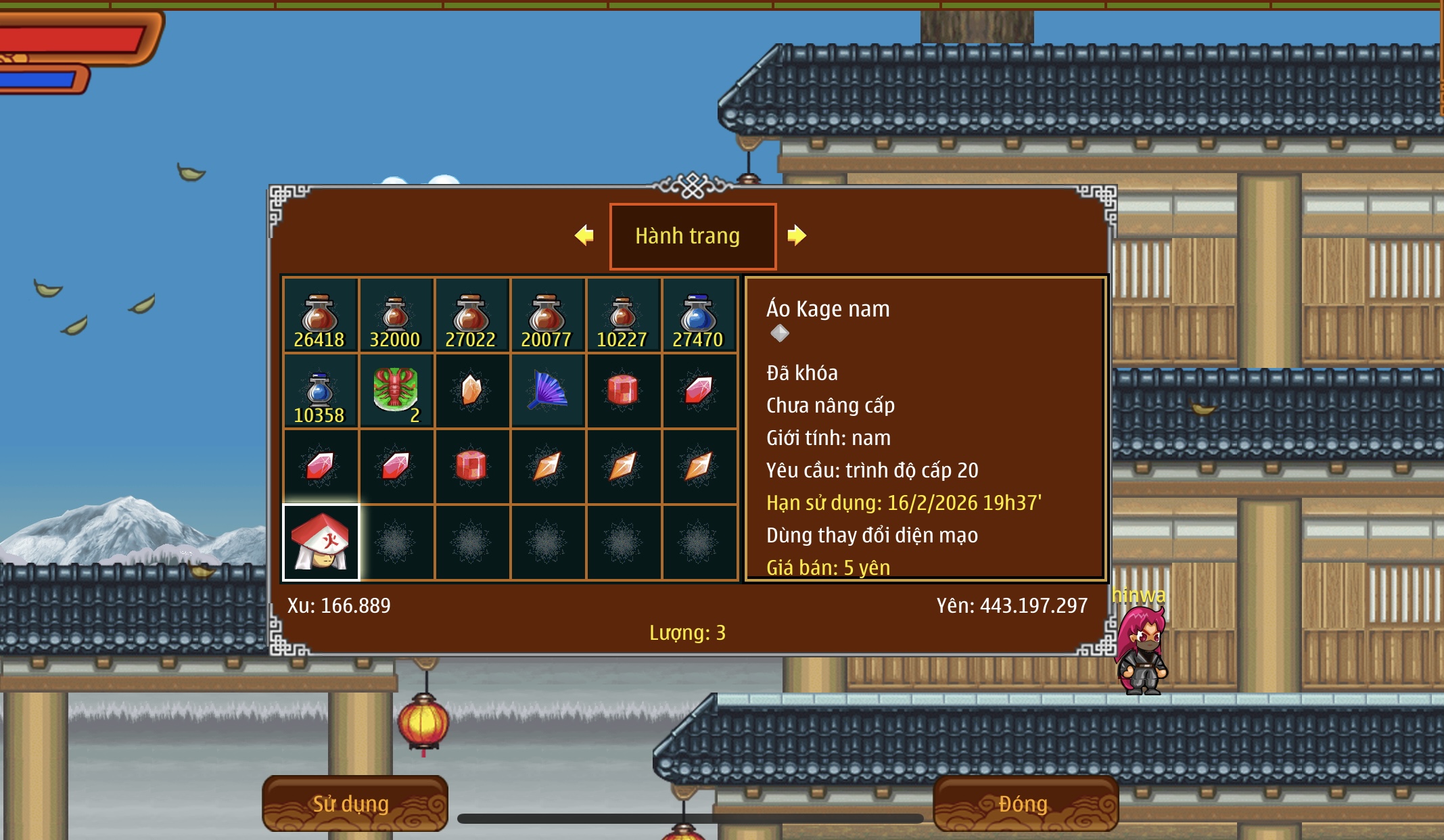Image resolution: width=1444 pixels, height=840 pixels.
Task: Close the inventory with Đóng
Action: (1024, 803)
